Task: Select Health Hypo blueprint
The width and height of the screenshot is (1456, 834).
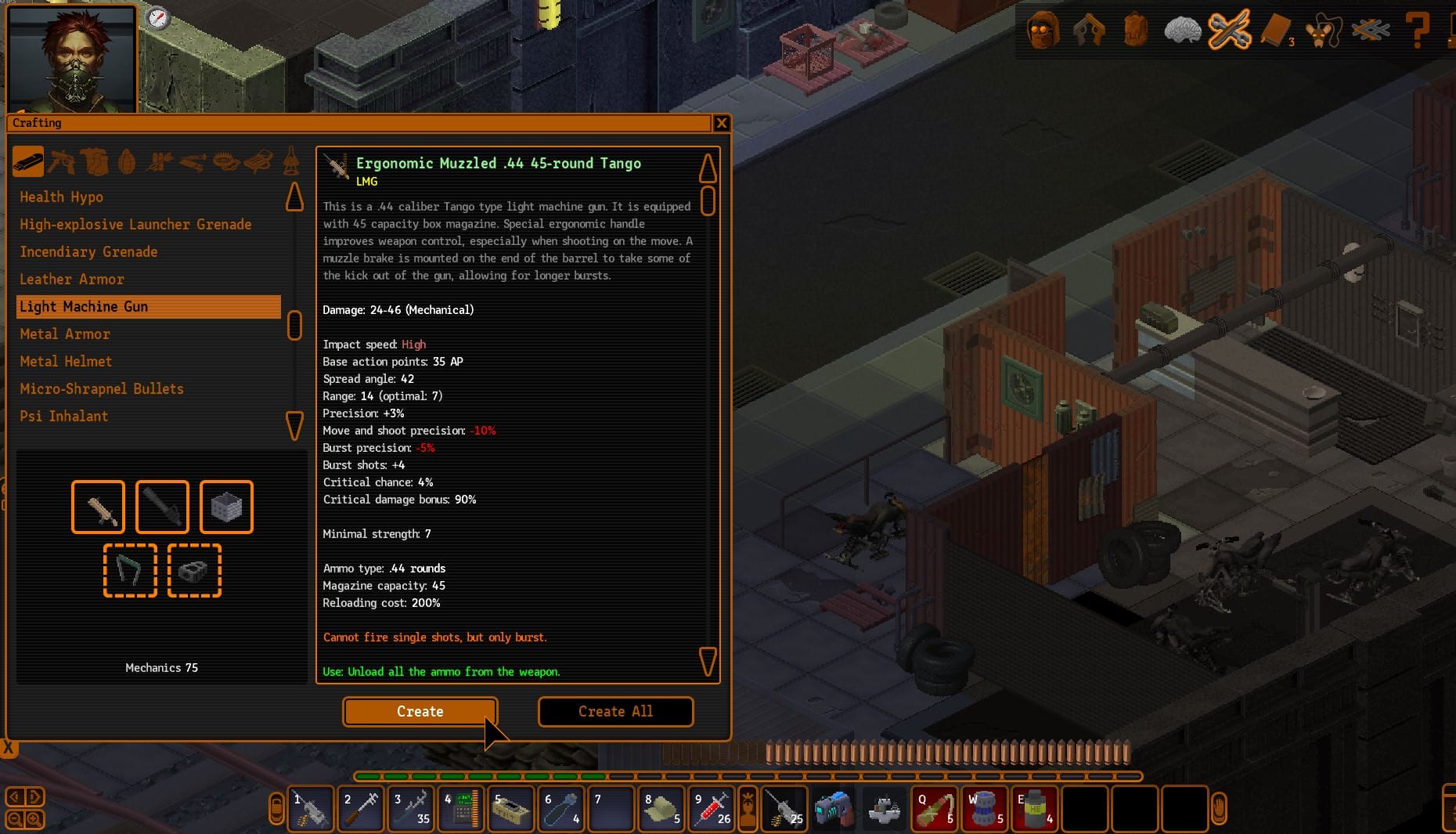Action: point(62,197)
